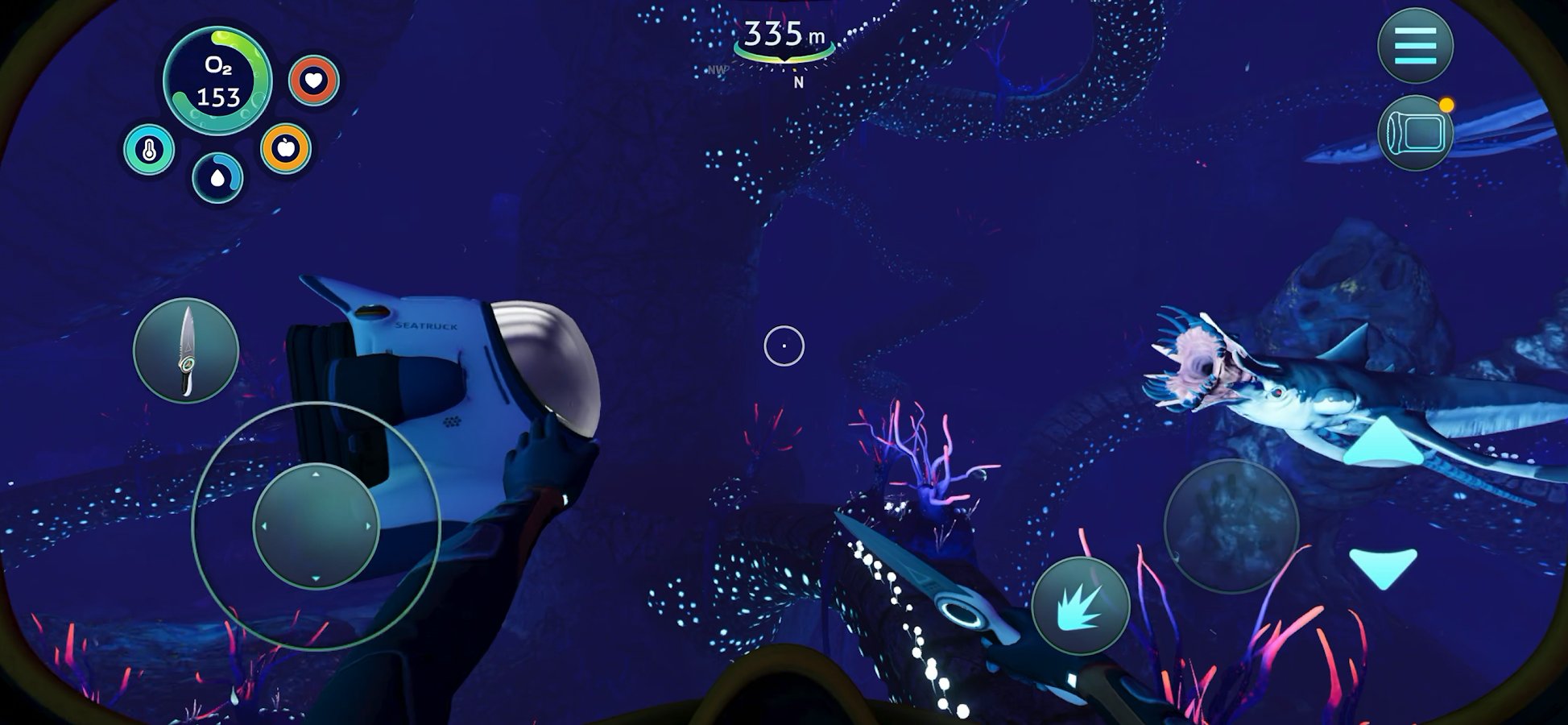
Task: Tap the movement joystick center
Action: coord(316,526)
